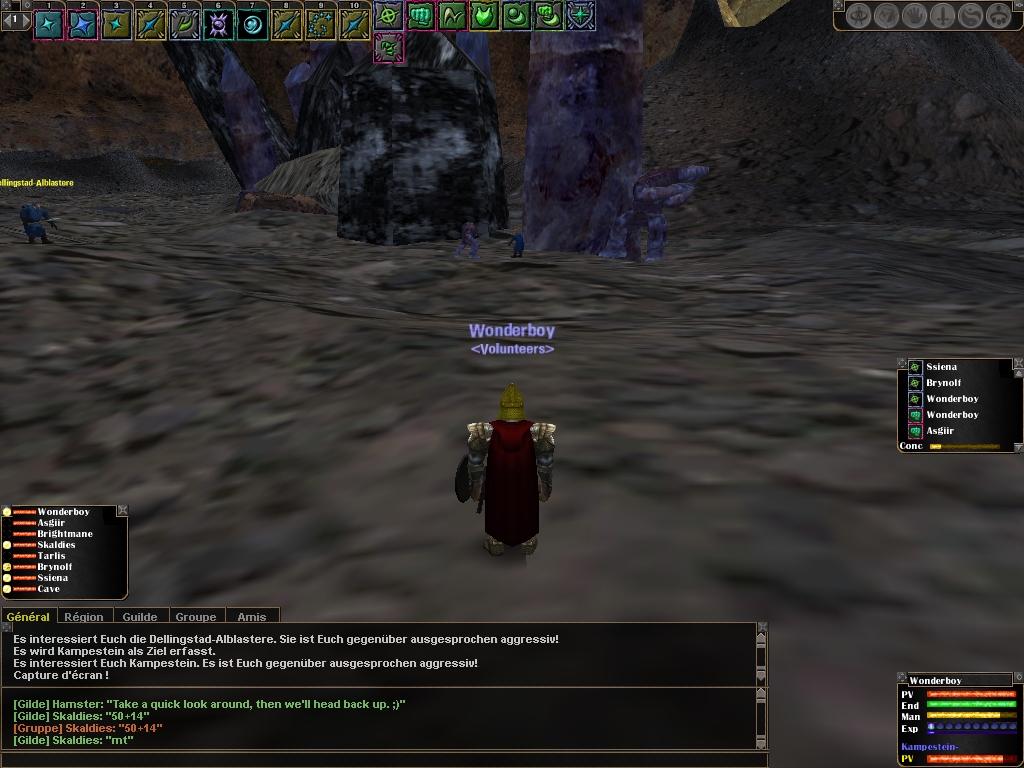Switch to the Région chat tab
This screenshot has width=1024, height=768.
(84, 617)
